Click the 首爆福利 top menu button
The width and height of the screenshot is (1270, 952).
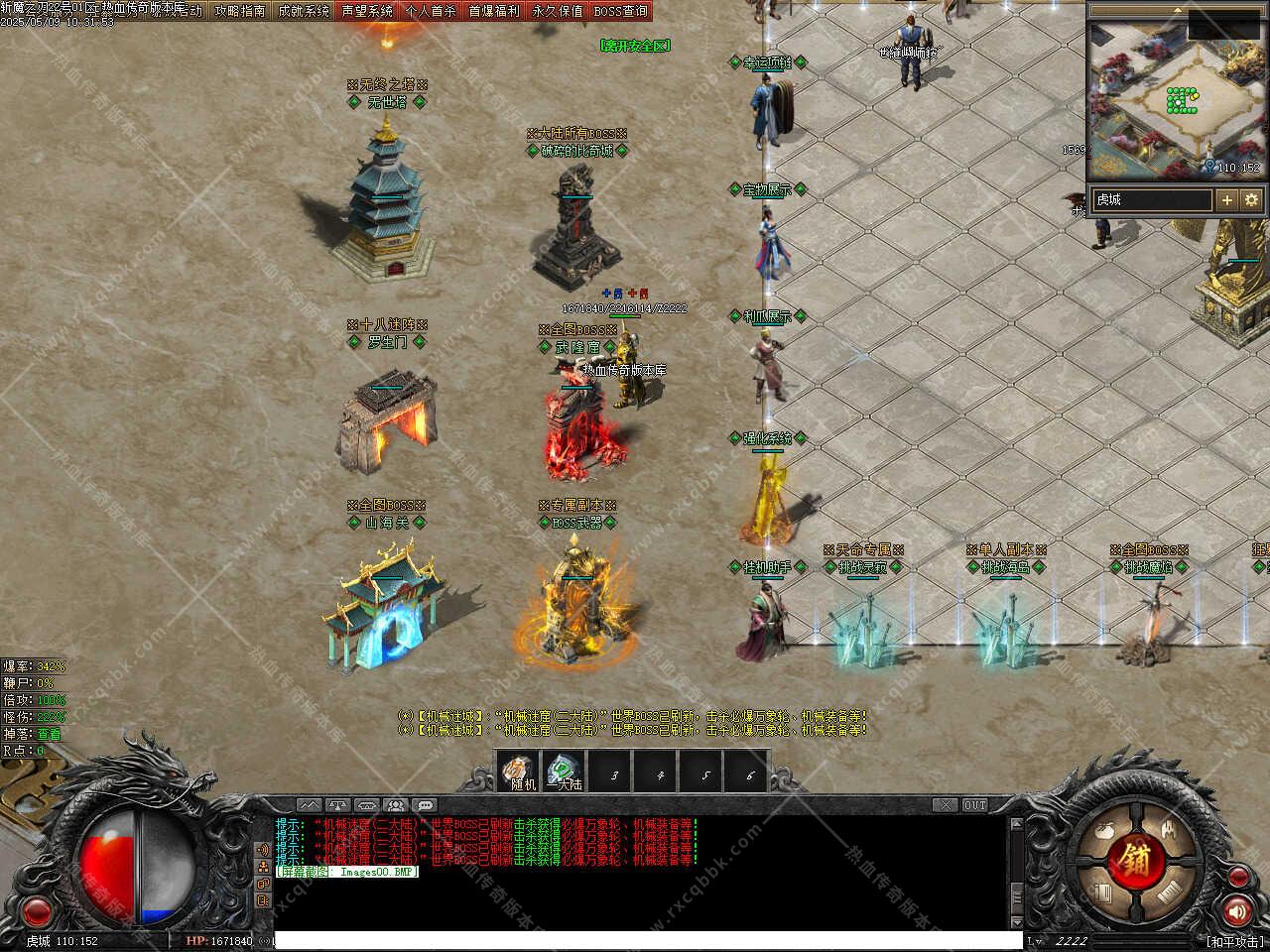[x=494, y=11]
